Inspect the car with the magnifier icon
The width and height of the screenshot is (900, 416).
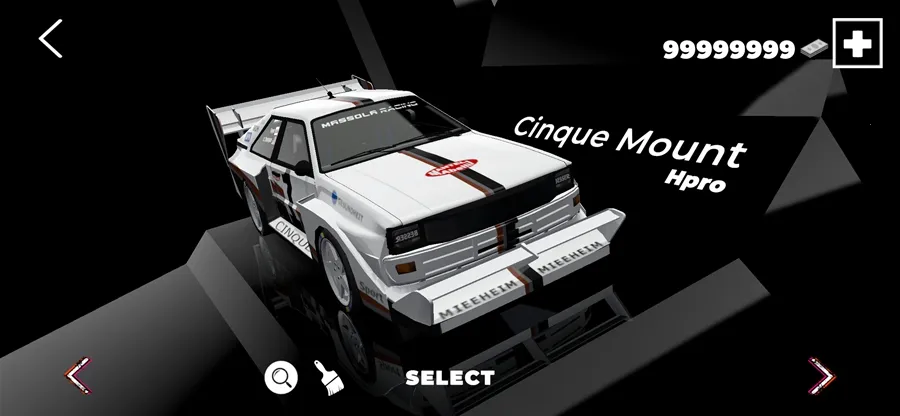(281, 377)
